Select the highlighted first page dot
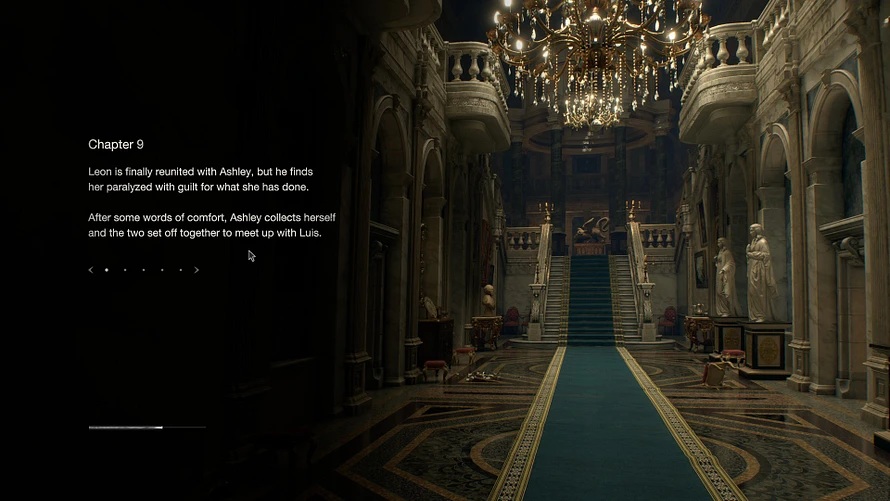The image size is (890, 501). (107, 270)
